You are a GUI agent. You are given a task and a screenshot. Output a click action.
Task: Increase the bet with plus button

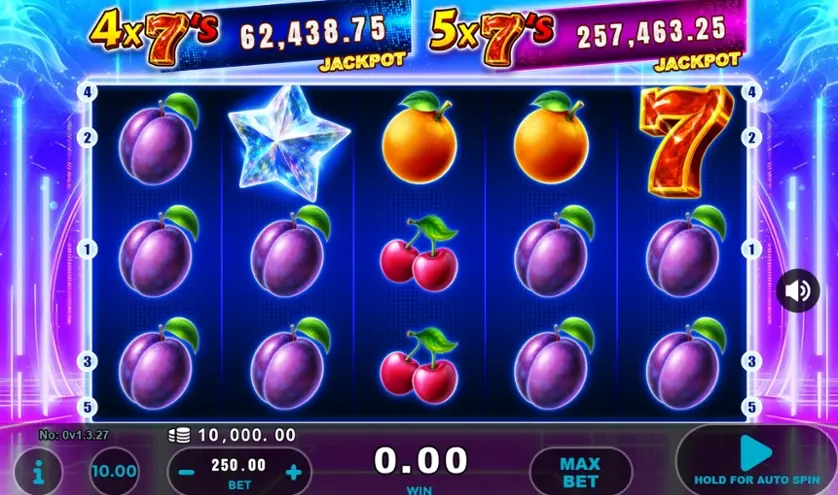tap(293, 472)
